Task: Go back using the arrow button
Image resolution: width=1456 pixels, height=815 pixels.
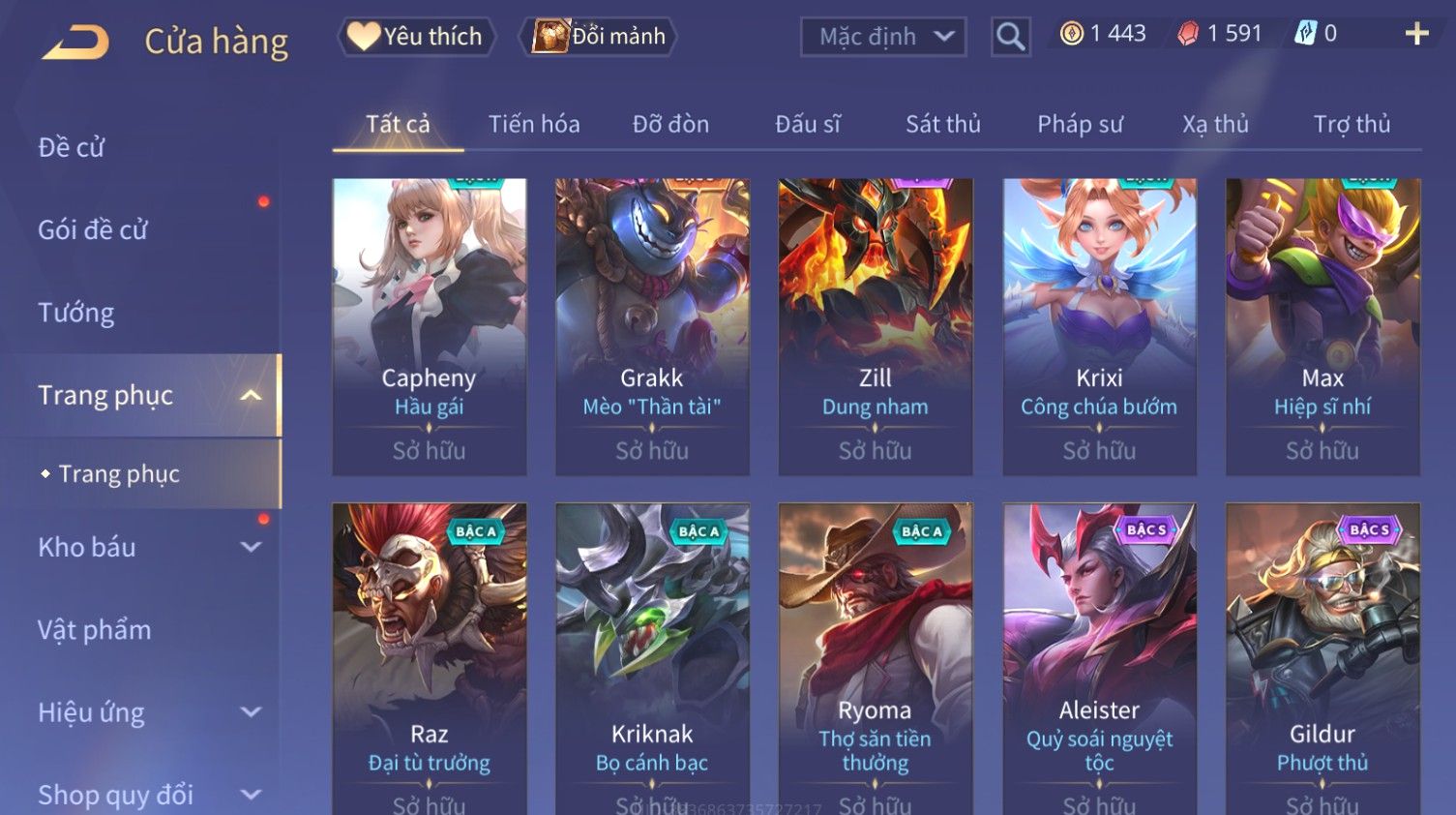Action: [x=75, y=43]
